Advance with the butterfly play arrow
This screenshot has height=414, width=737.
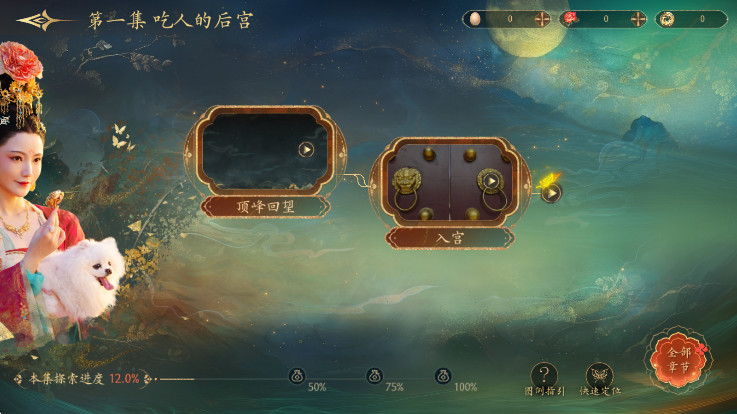point(551,192)
